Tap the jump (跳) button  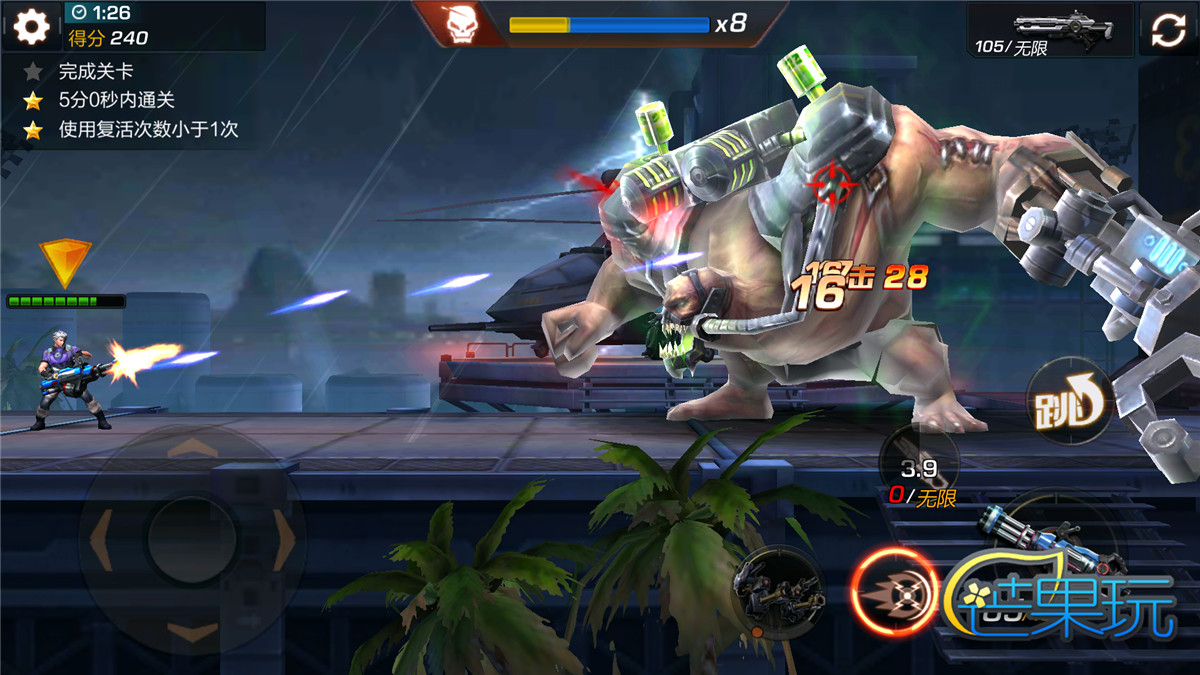[1068, 402]
